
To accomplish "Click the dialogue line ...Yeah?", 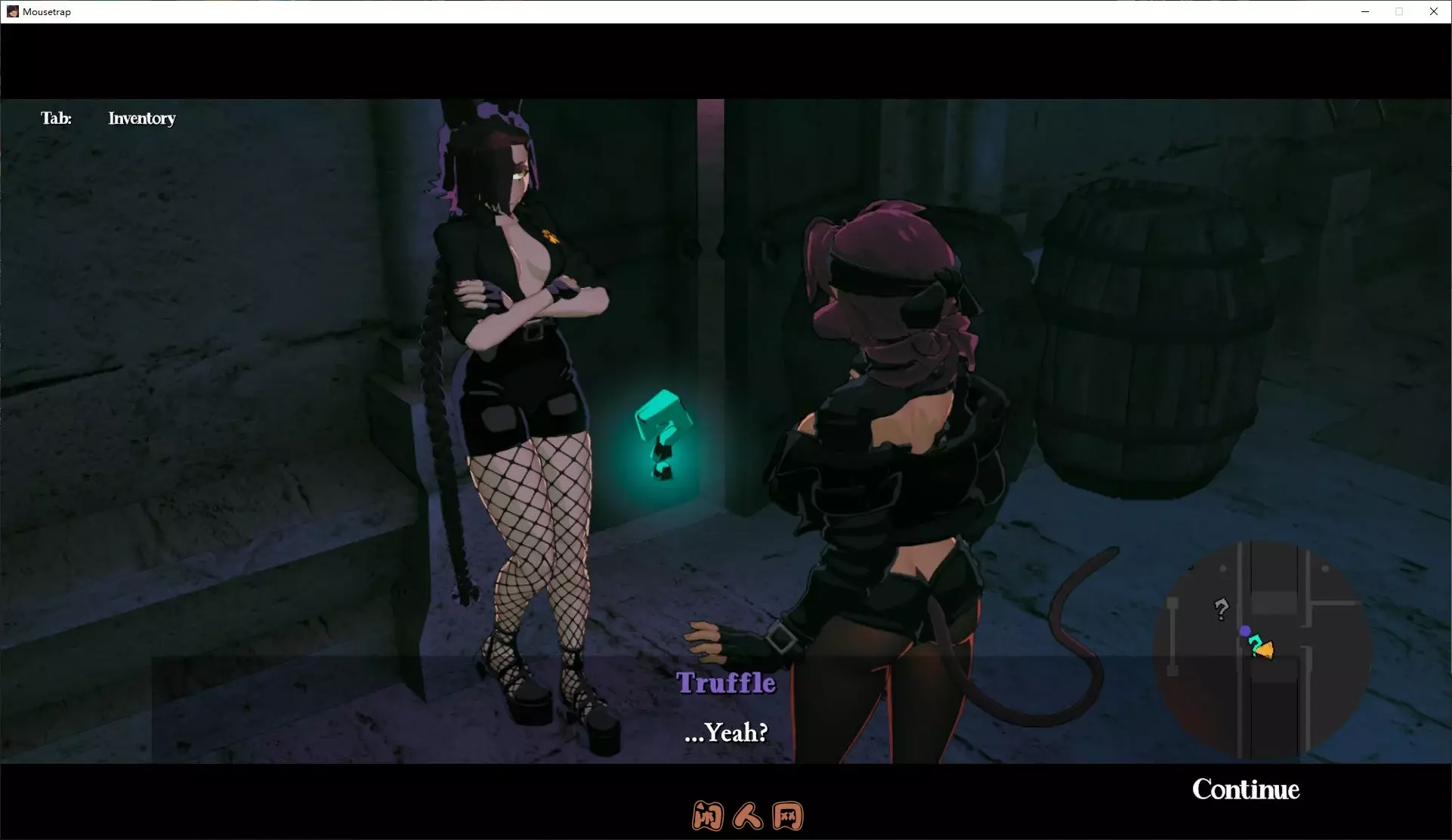I will coord(725,732).
